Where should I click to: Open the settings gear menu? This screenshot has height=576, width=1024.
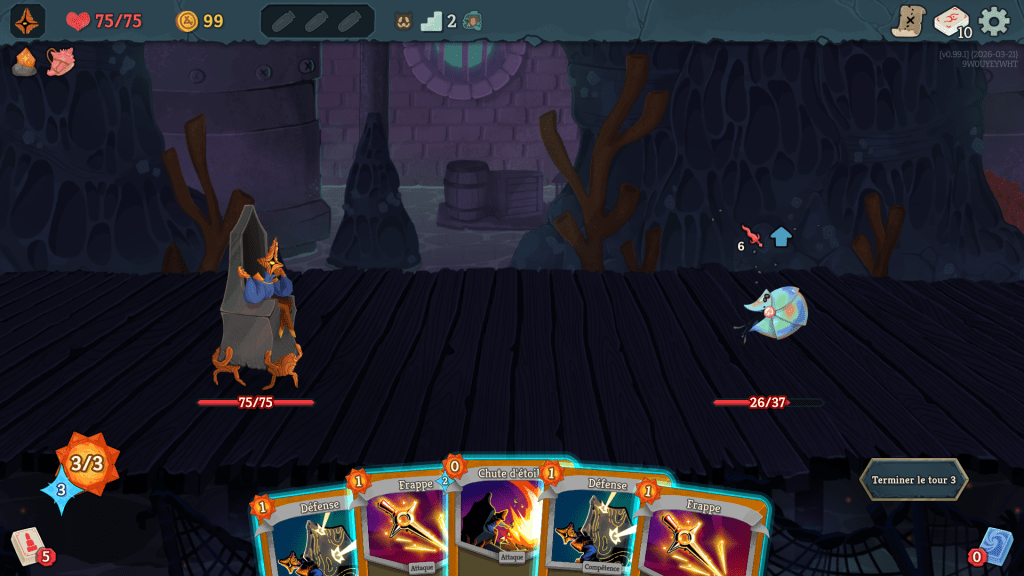coord(994,21)
